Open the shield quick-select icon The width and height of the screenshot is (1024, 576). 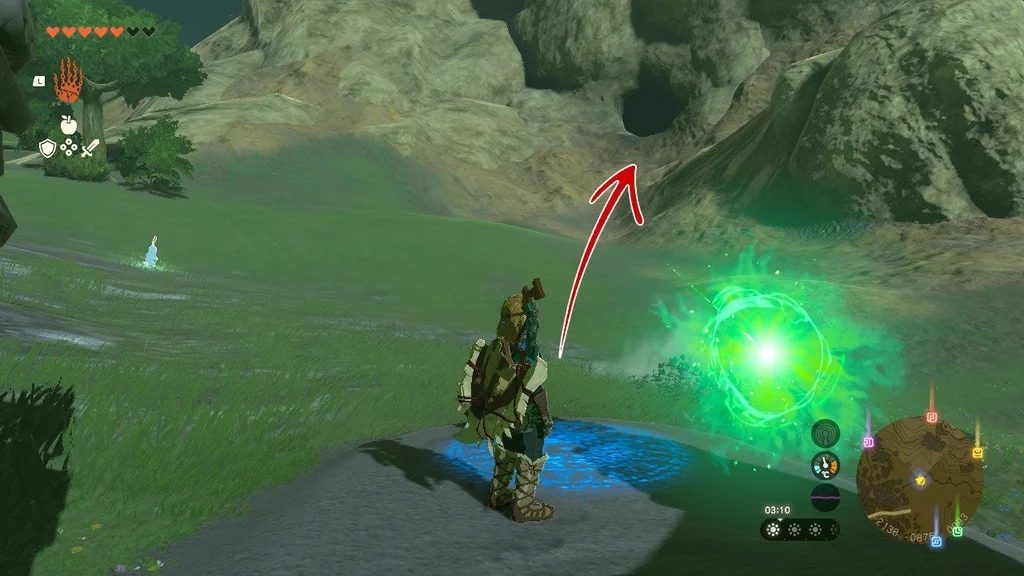(x=47, y=149)
